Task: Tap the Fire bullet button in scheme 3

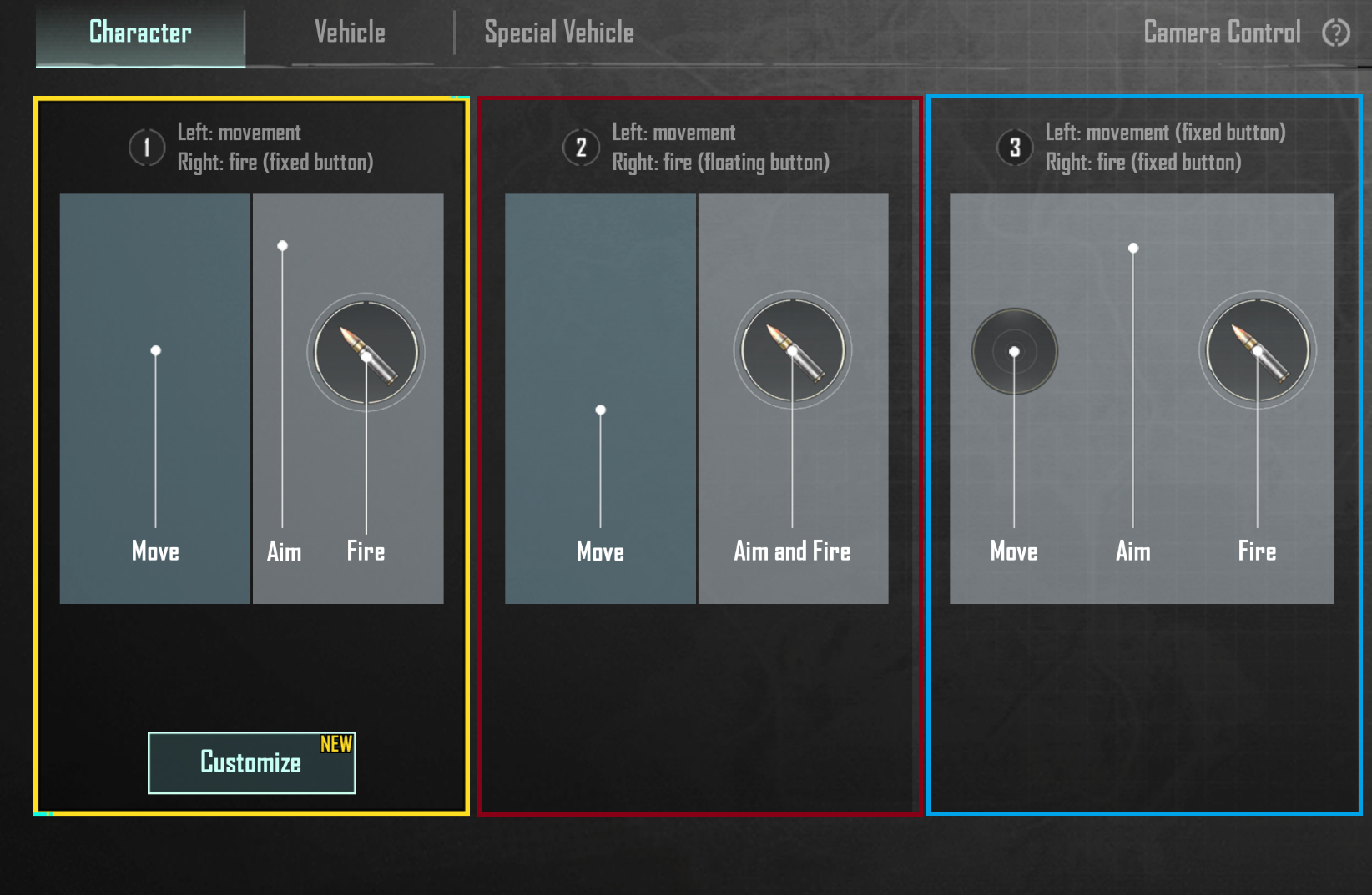Action: [x=1256, y=352]
